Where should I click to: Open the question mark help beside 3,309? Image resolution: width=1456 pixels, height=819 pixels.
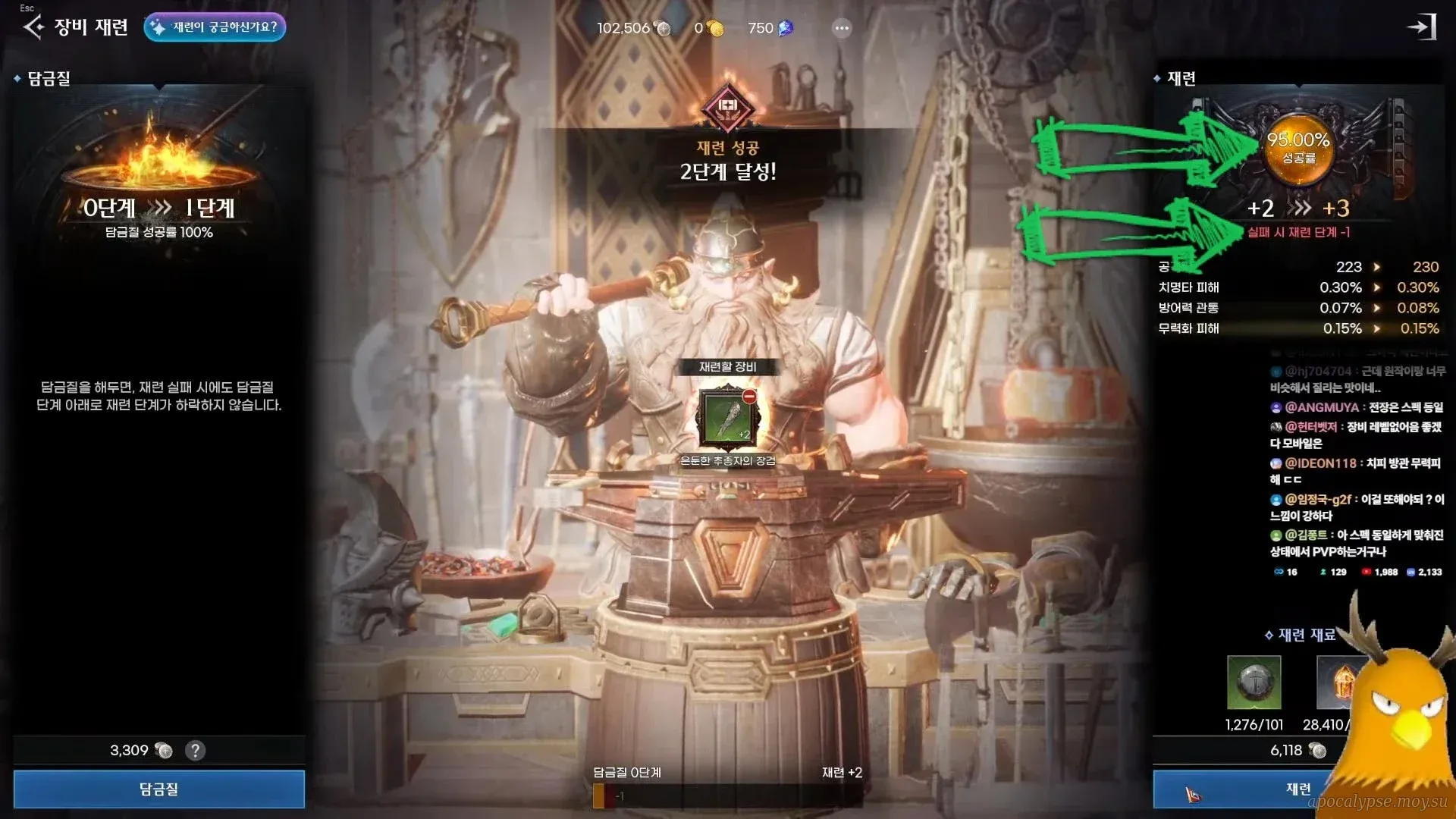pos(195,751)
